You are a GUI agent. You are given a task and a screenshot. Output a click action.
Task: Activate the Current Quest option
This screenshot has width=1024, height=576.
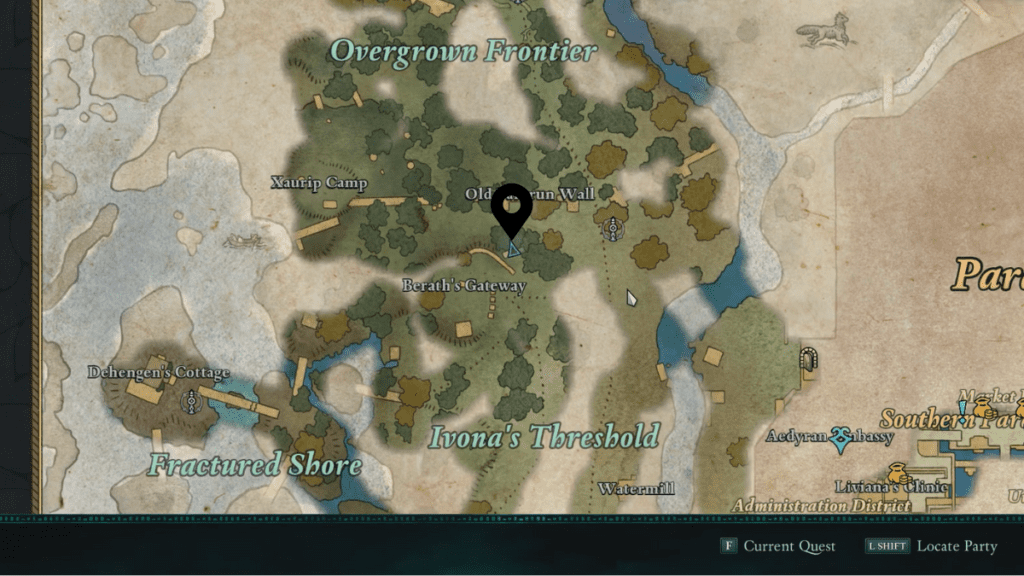click(778, 546)
